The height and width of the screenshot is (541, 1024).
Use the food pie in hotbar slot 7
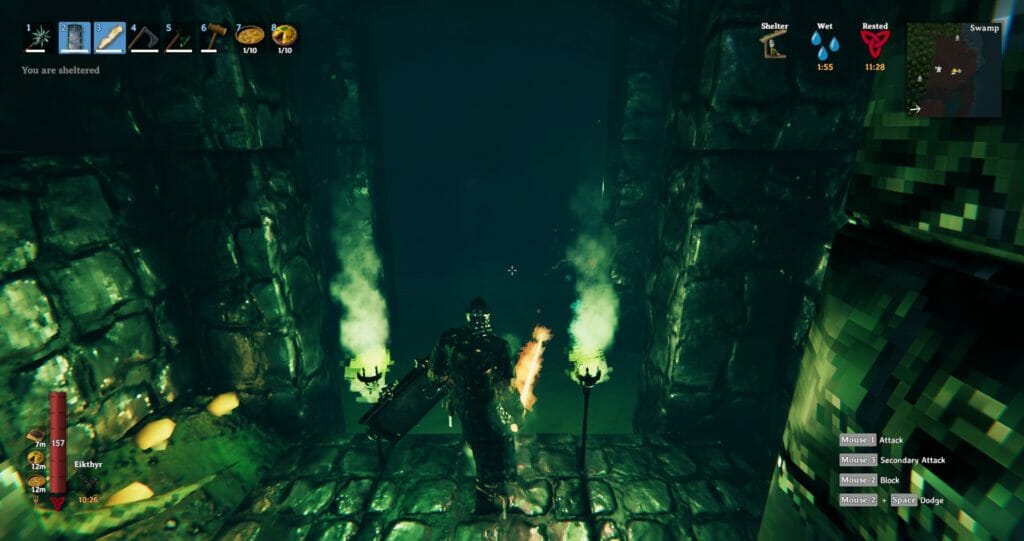(249, 37)
